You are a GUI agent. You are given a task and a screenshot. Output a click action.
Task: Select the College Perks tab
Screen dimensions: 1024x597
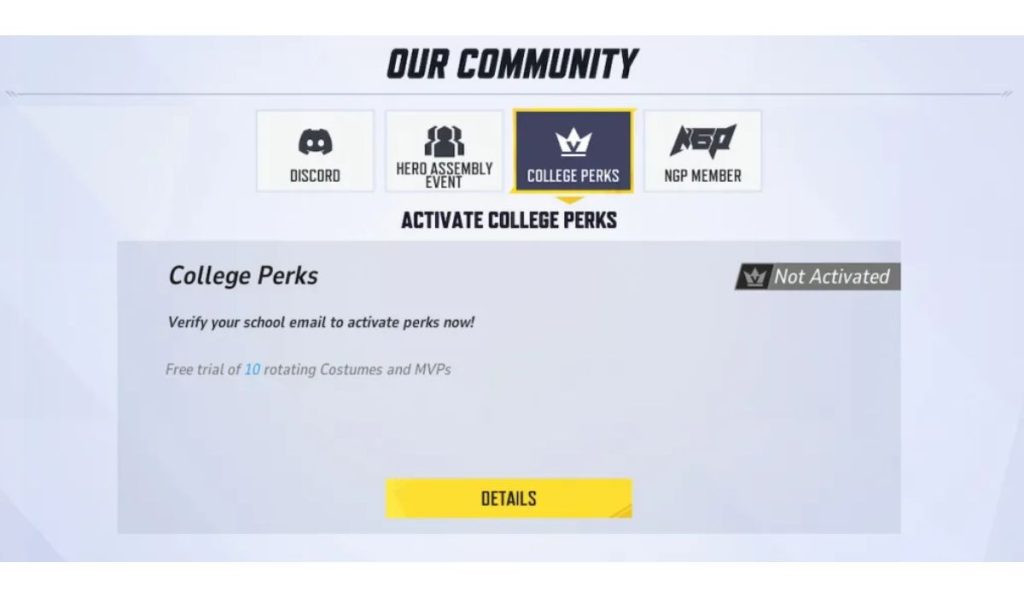(x=573, y=152)
